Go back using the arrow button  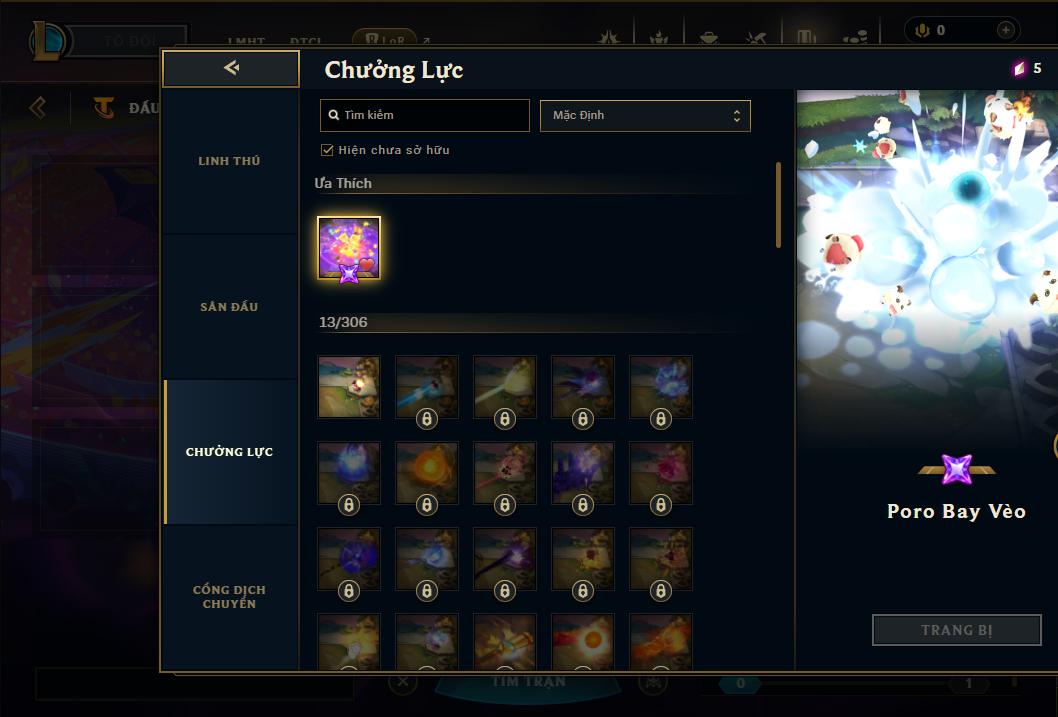[x=231, y=68]
